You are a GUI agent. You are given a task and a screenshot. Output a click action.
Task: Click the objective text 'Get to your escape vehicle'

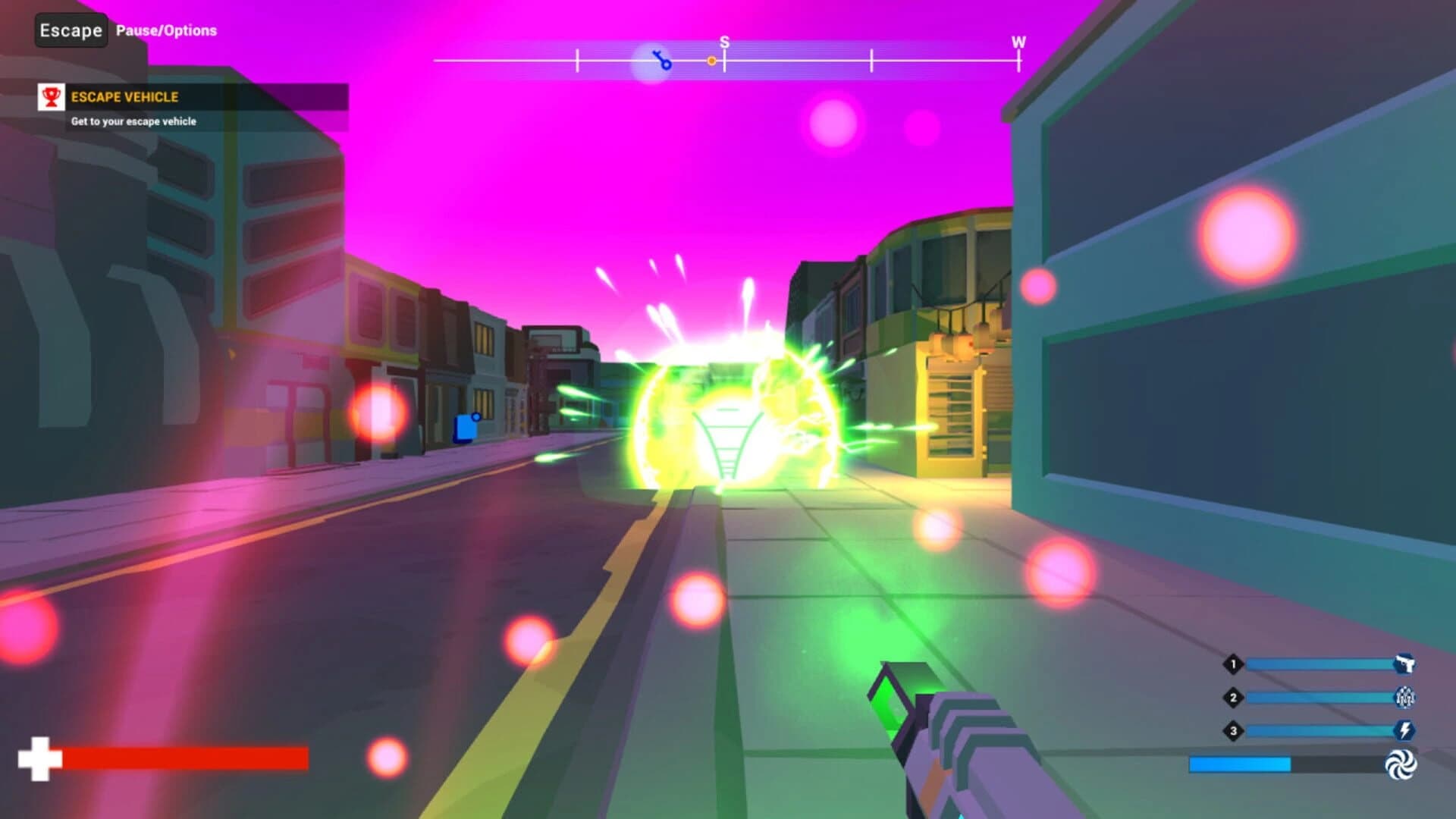coord(132,120)
